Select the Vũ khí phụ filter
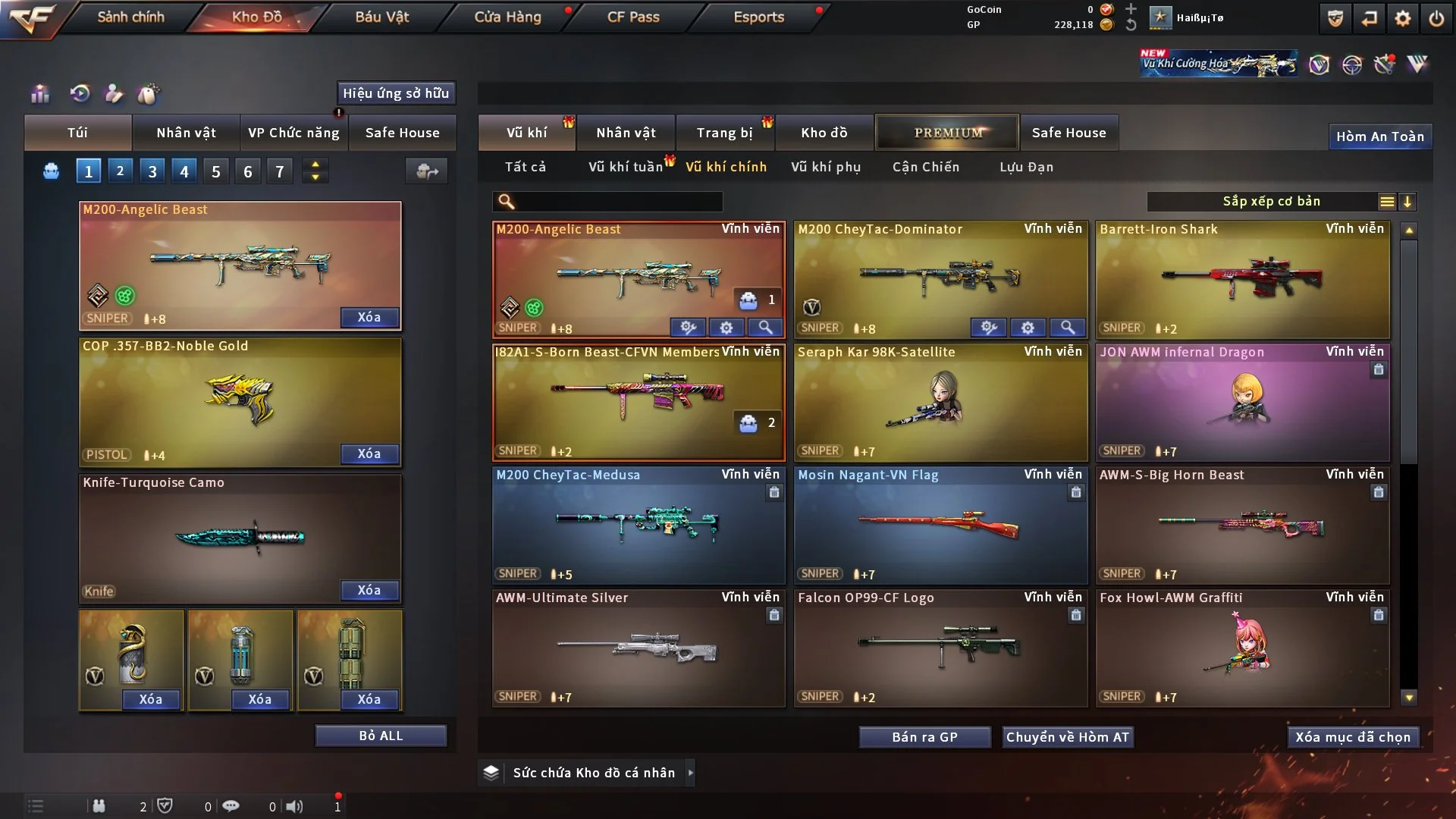Screen dimensions: 1456x819 tap(826, 167)
